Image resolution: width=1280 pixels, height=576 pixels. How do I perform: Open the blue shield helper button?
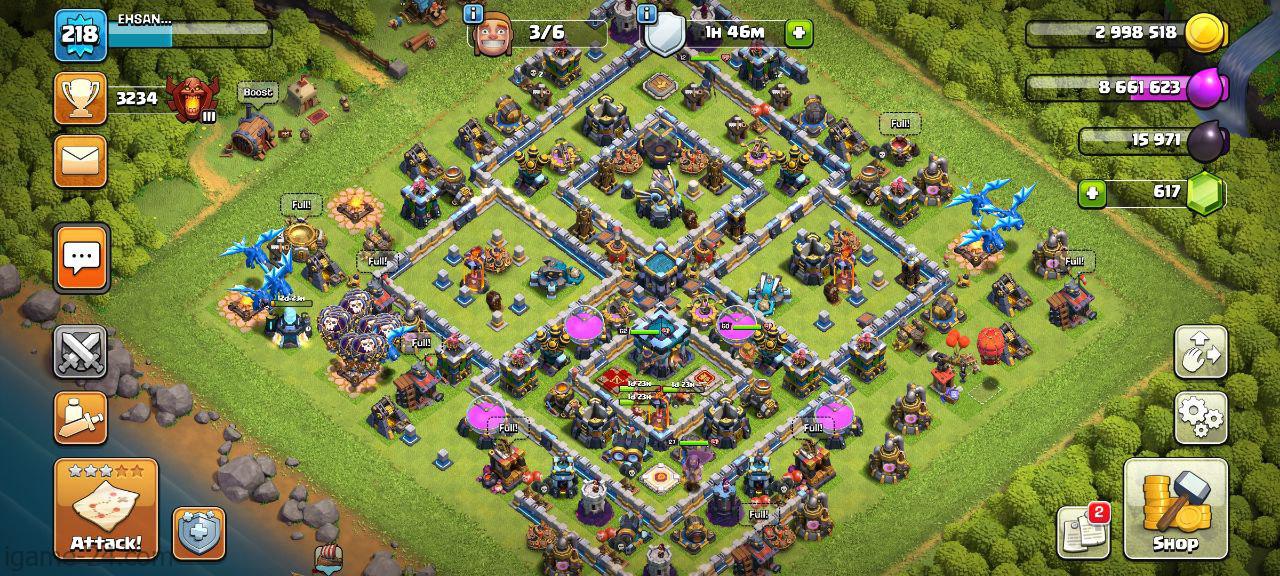coord(198,532)
